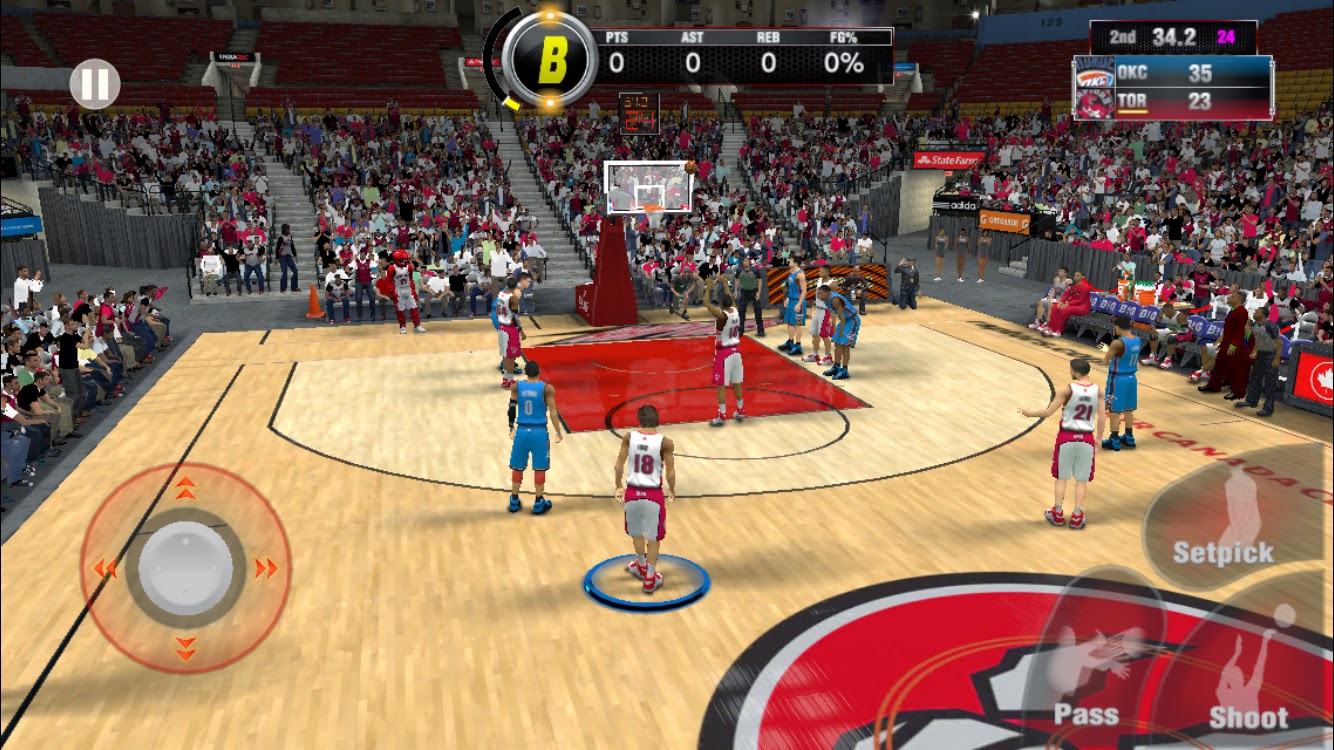Open the teammate grade B badge
Image resolution: width=1334 pixels, height=750 pixels.
pyautogui.click(x=551, y=62)
